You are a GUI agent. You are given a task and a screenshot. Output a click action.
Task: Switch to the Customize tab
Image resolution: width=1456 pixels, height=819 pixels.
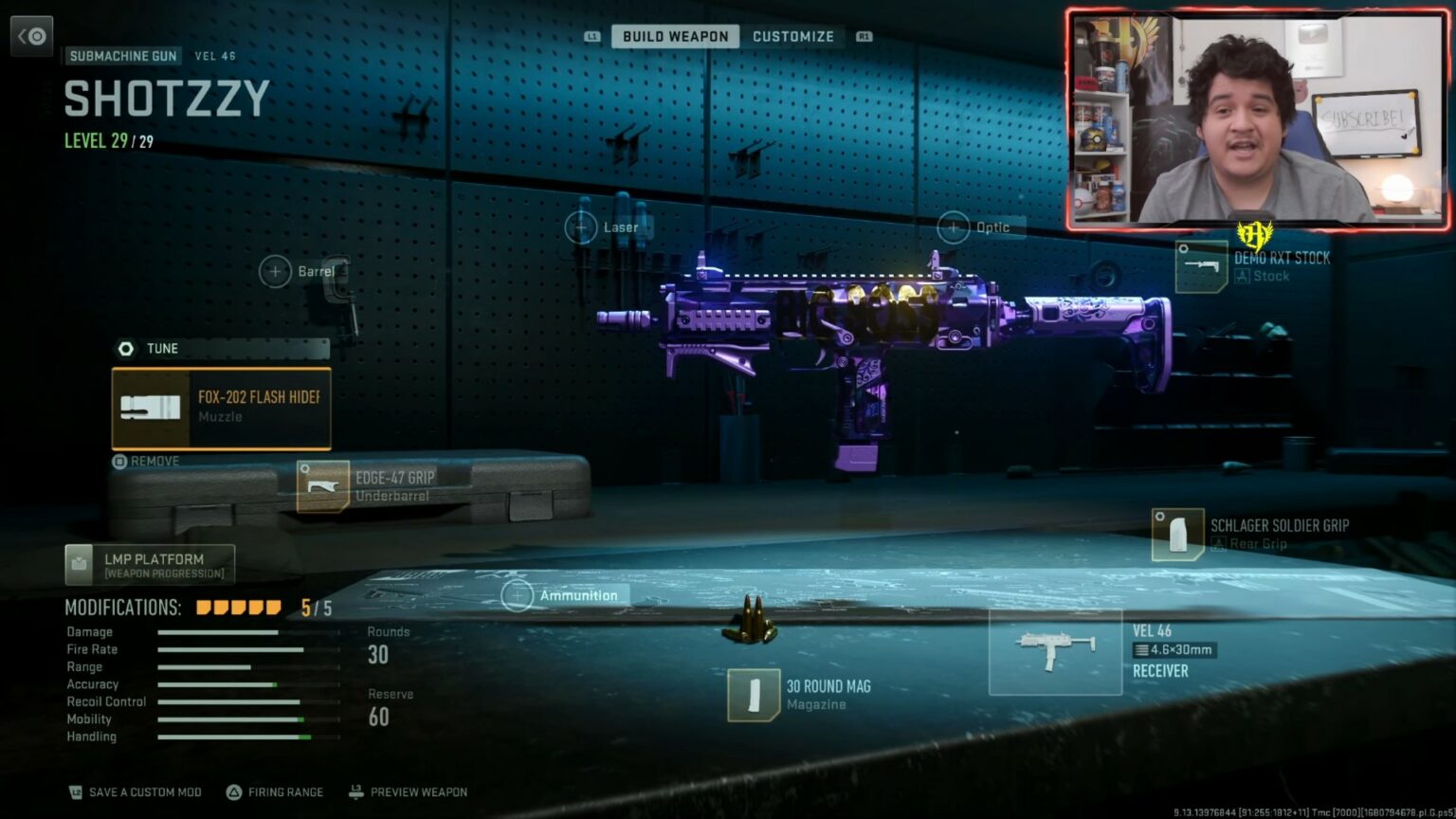794,36
